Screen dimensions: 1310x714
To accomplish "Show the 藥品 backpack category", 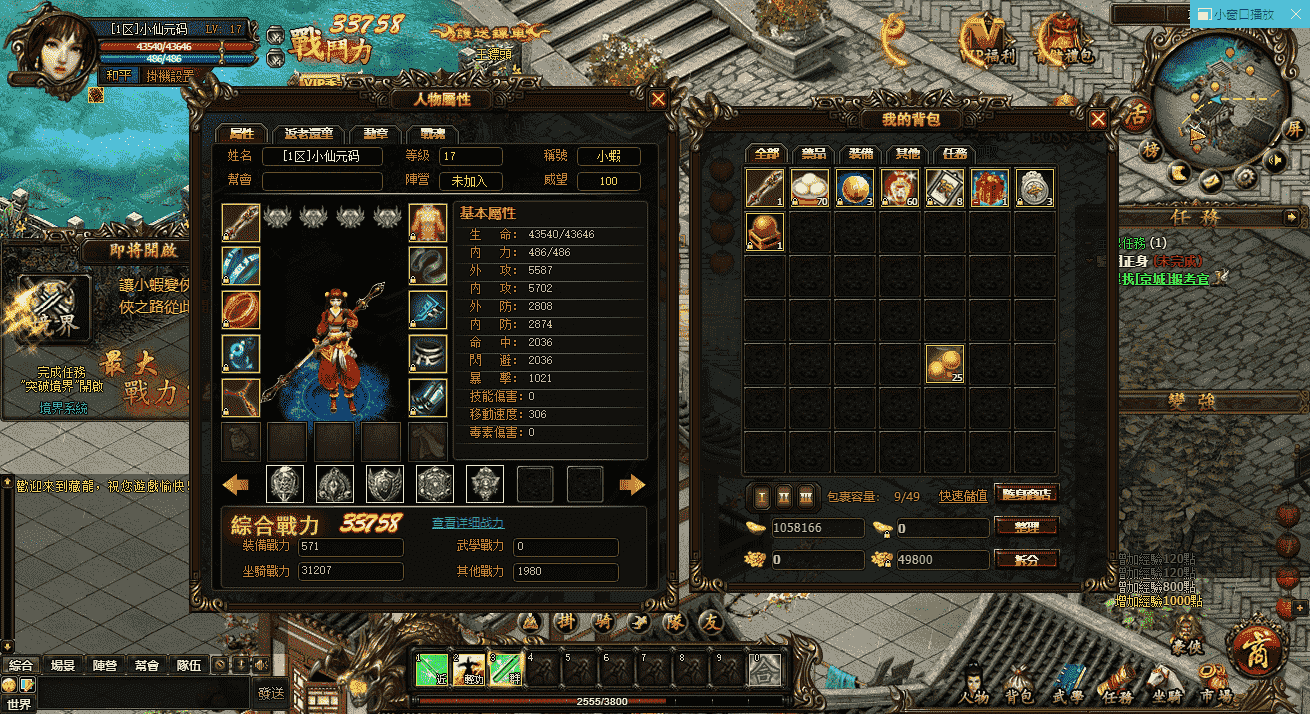I will click(x=814, y=154).
